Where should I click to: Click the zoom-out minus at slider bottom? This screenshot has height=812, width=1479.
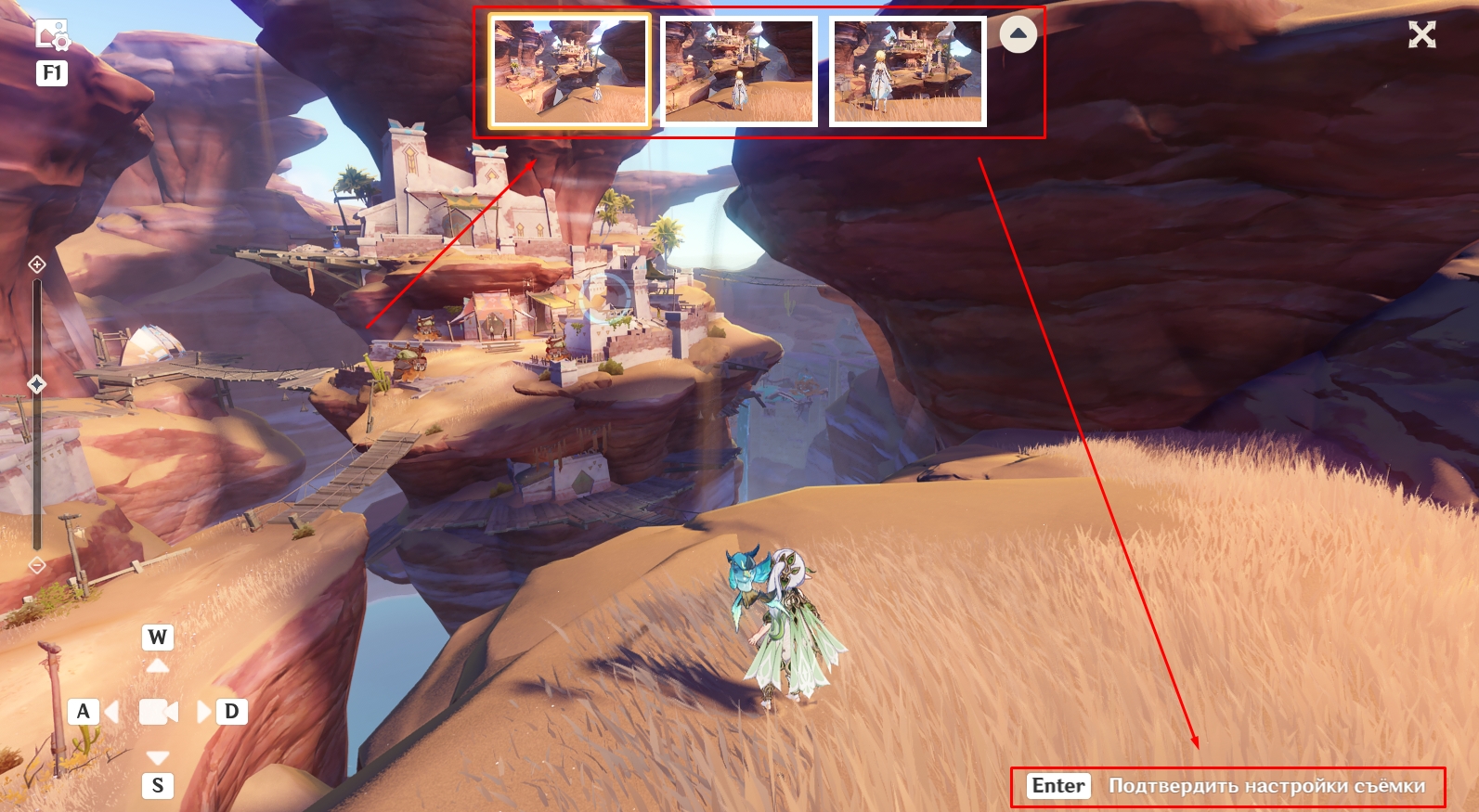pyautogui.click(x=37, y=564)
